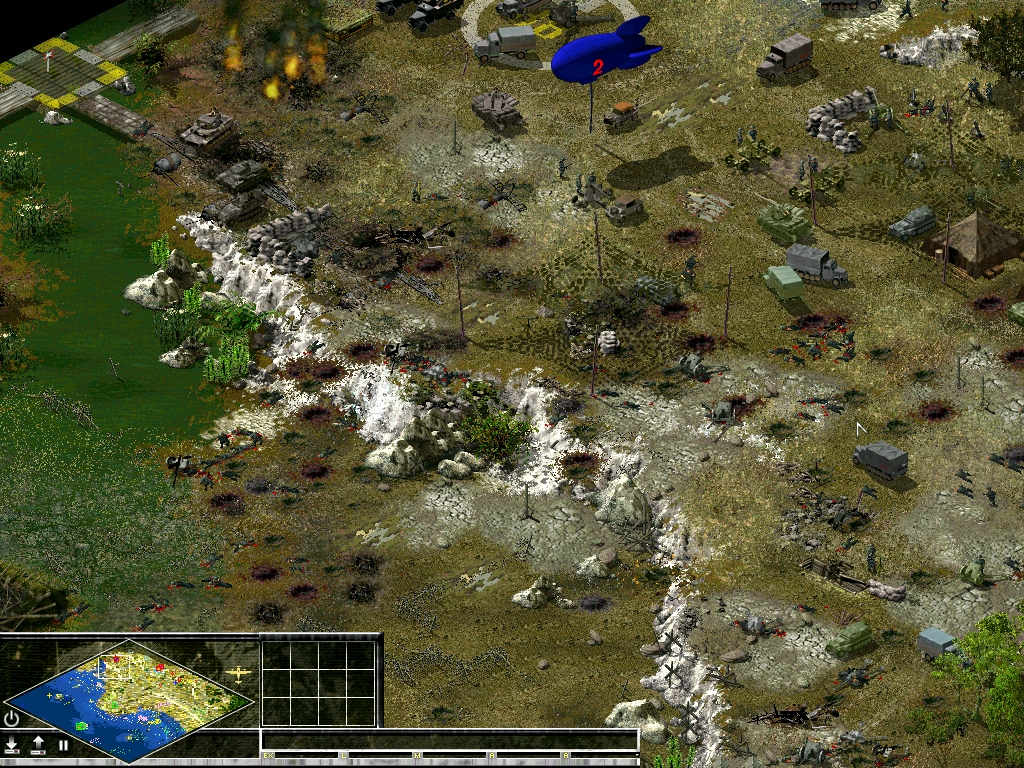Screen dimensions: 1024x768
Task: Click the save game down-arrow icon
Action: 12,745
